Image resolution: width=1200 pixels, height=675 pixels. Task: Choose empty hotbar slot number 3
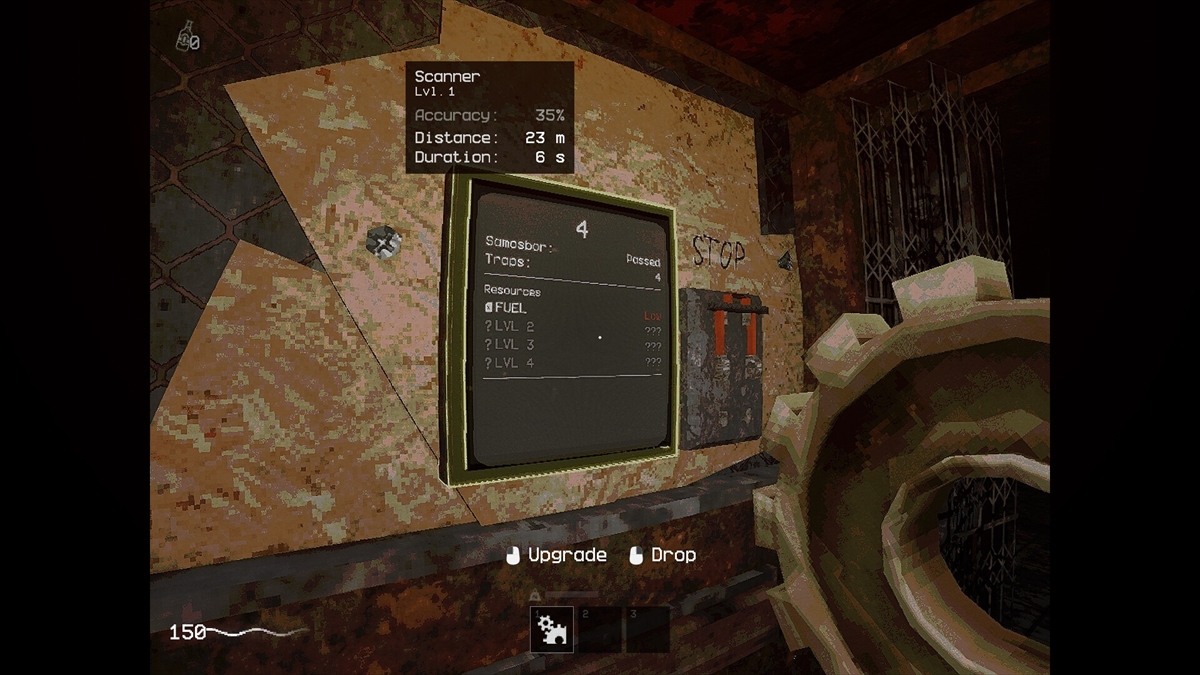[x=647, y=629]
